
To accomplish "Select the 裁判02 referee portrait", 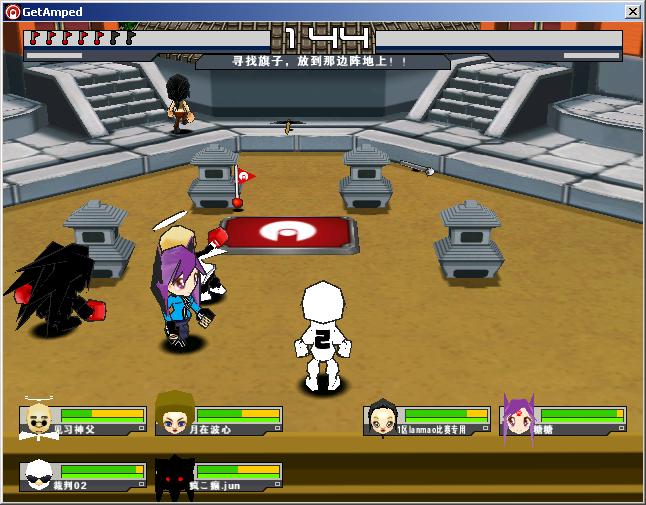I will (x=39, y=475).
